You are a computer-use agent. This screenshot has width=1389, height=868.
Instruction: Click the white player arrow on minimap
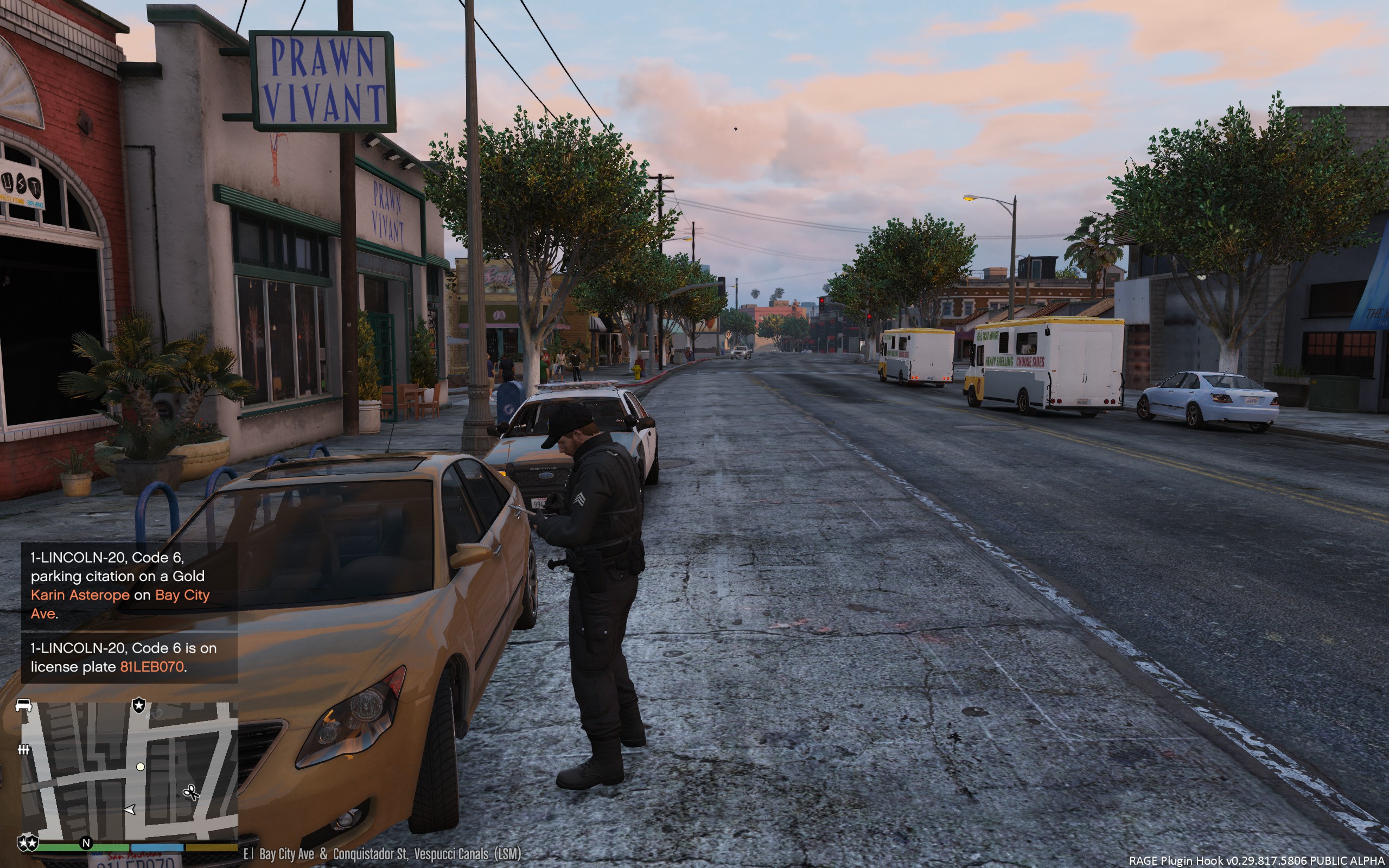130,809
